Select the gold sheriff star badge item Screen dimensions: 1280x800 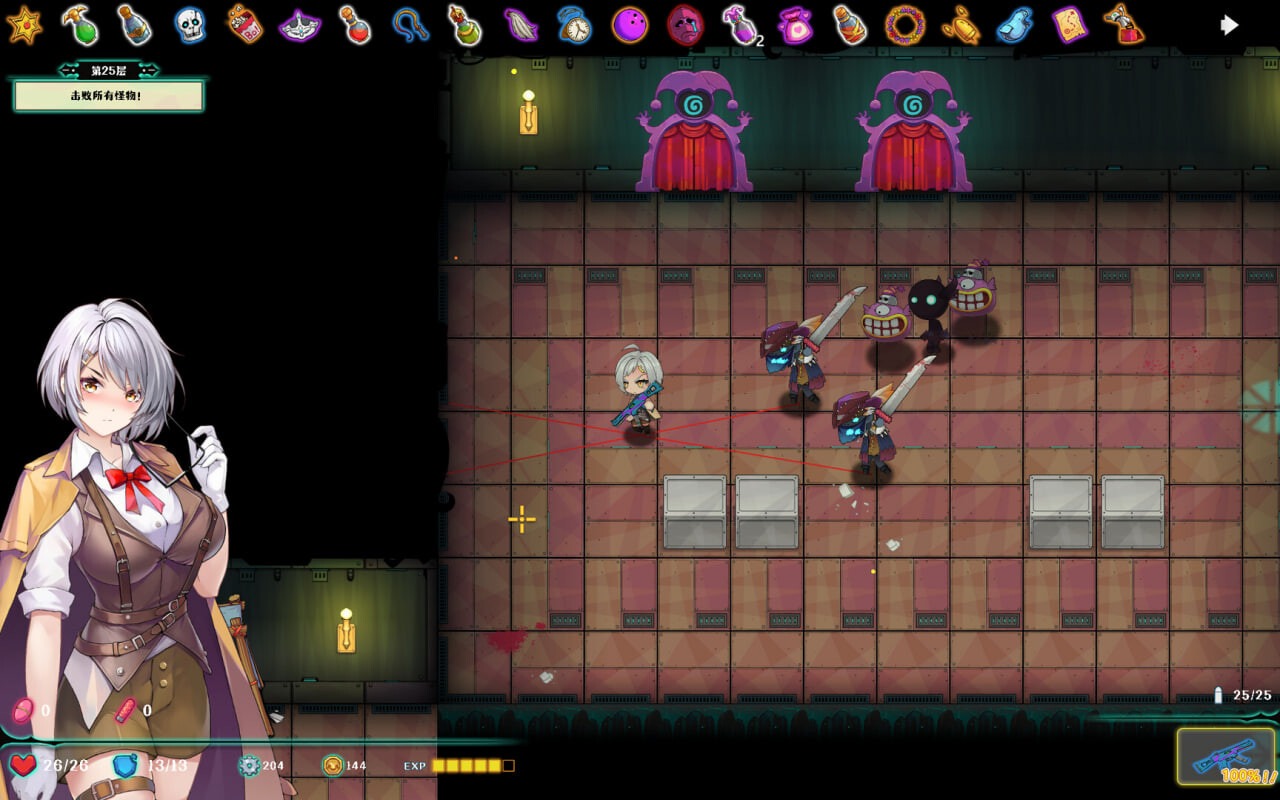tap(24, 25)
